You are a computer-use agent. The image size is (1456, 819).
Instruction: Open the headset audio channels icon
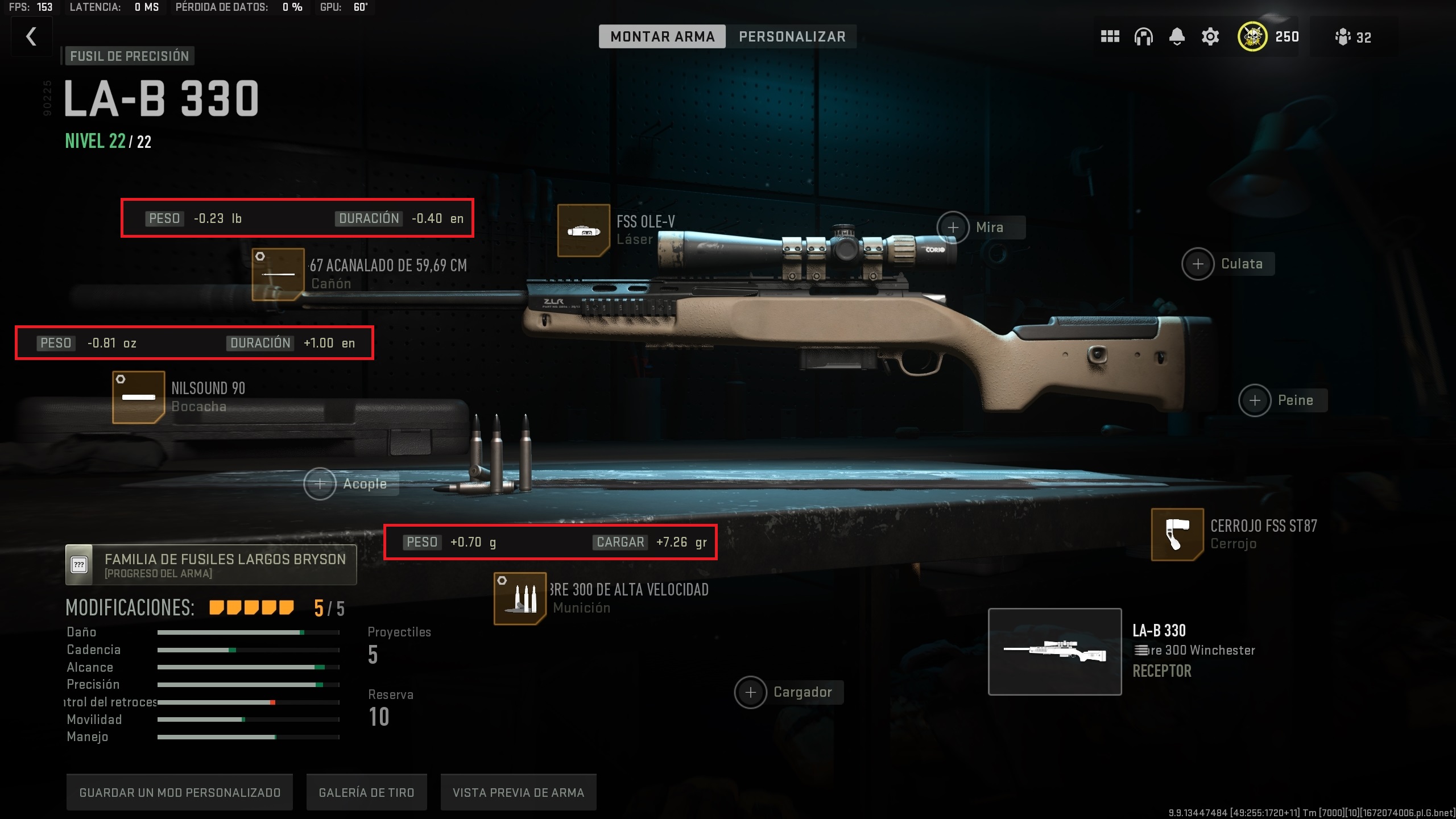(x=1143, y=37)
